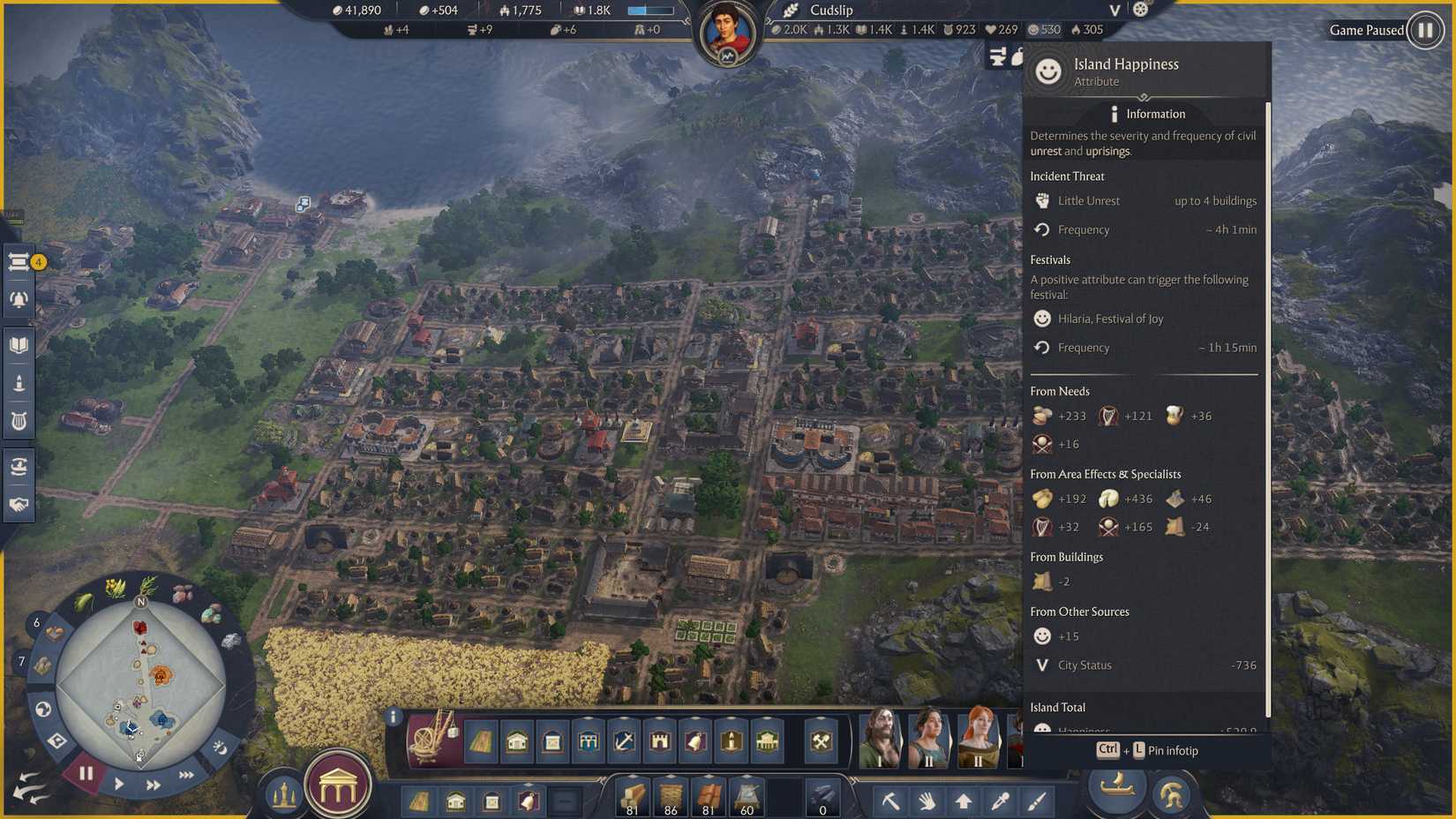Expand the island selector chevron next to Cudslip
1456x819 pixels.
[1114, 11]
